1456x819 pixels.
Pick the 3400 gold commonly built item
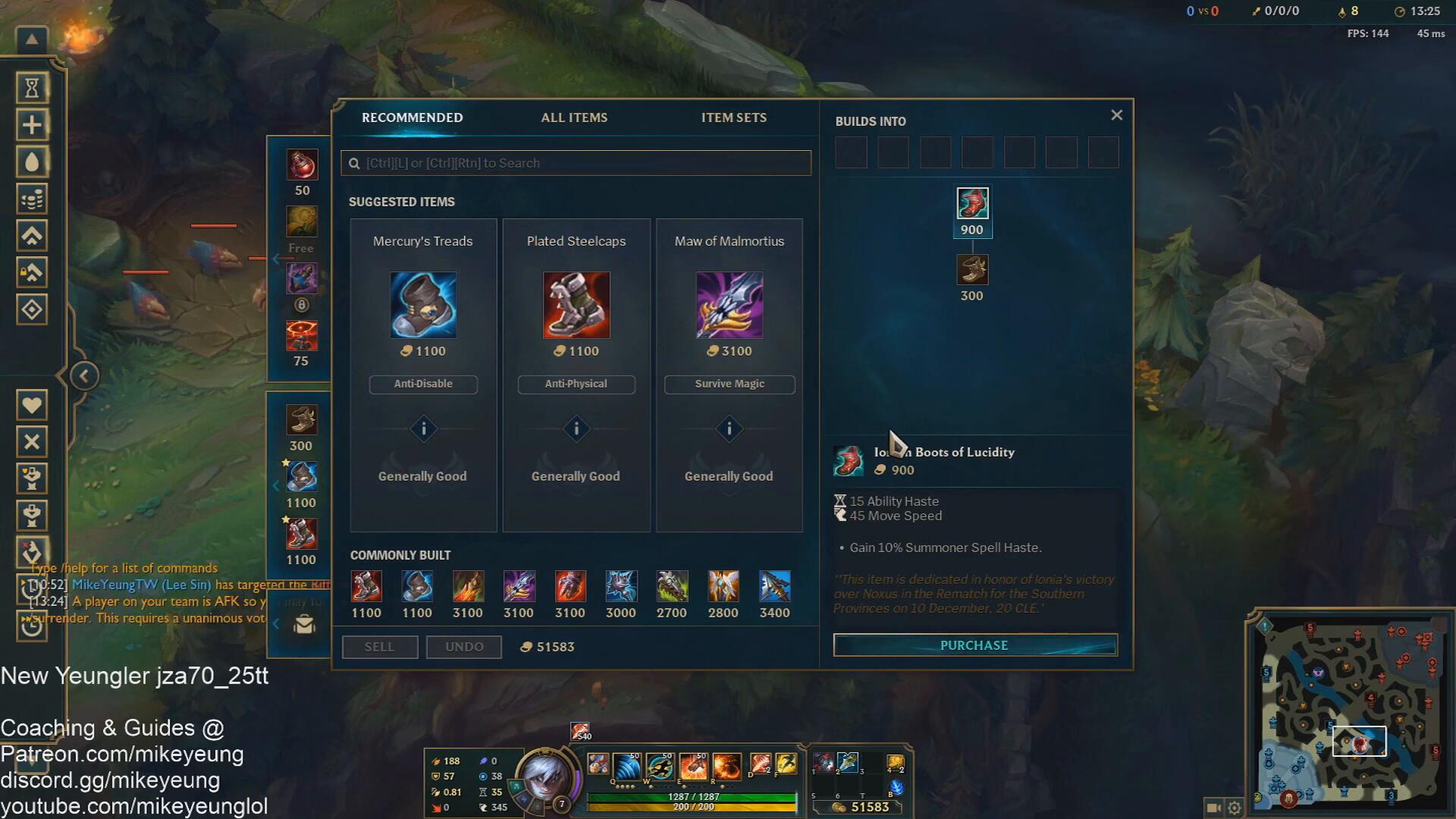coord(774,587)
